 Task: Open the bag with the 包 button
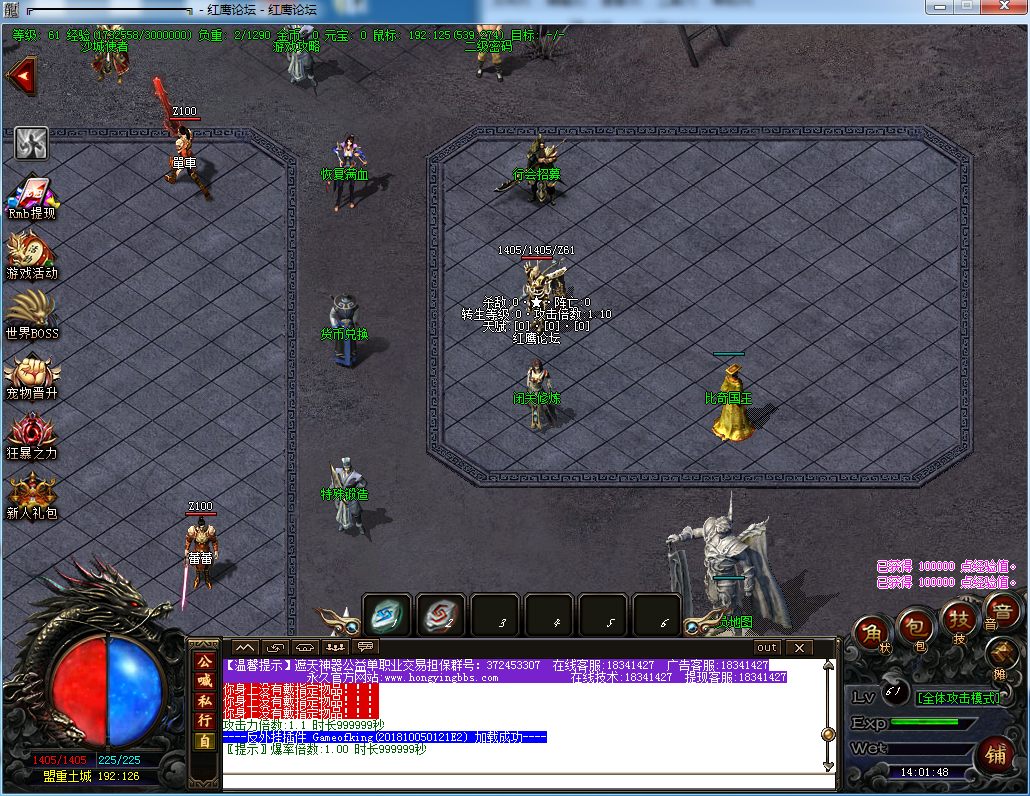pos(916,627)
